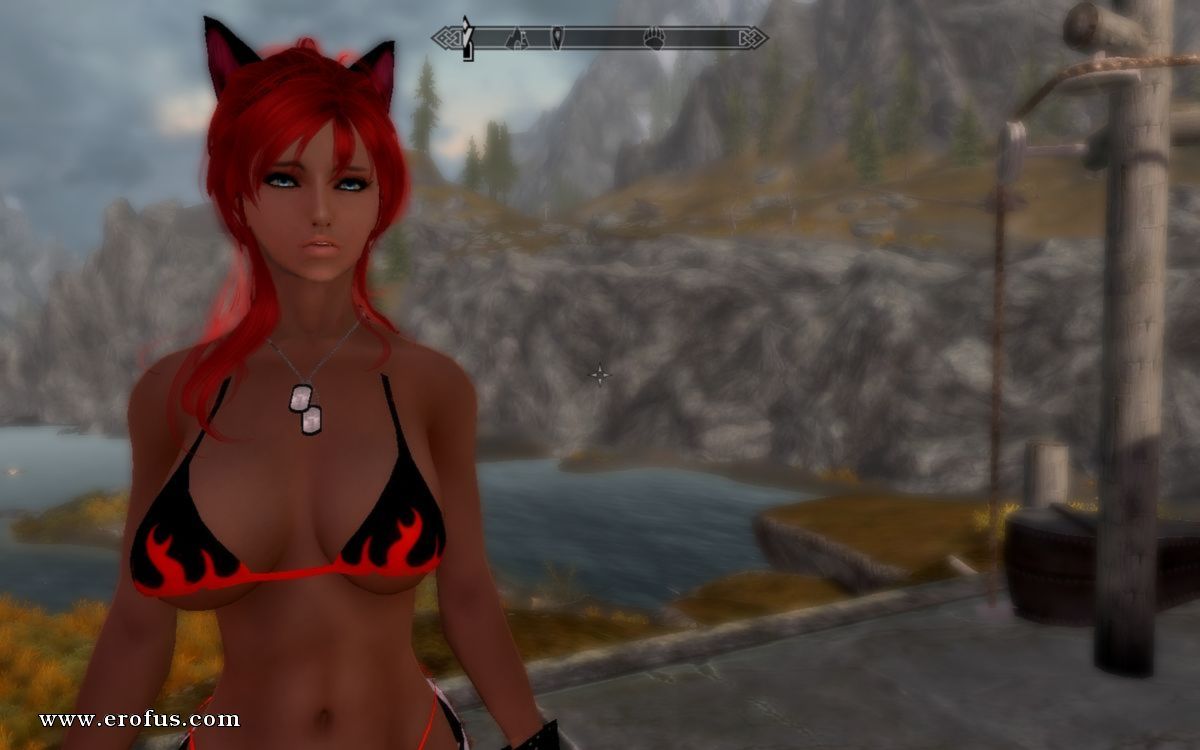
Task: Select the quest arrow marker on the compass
Action: (466, 37)
